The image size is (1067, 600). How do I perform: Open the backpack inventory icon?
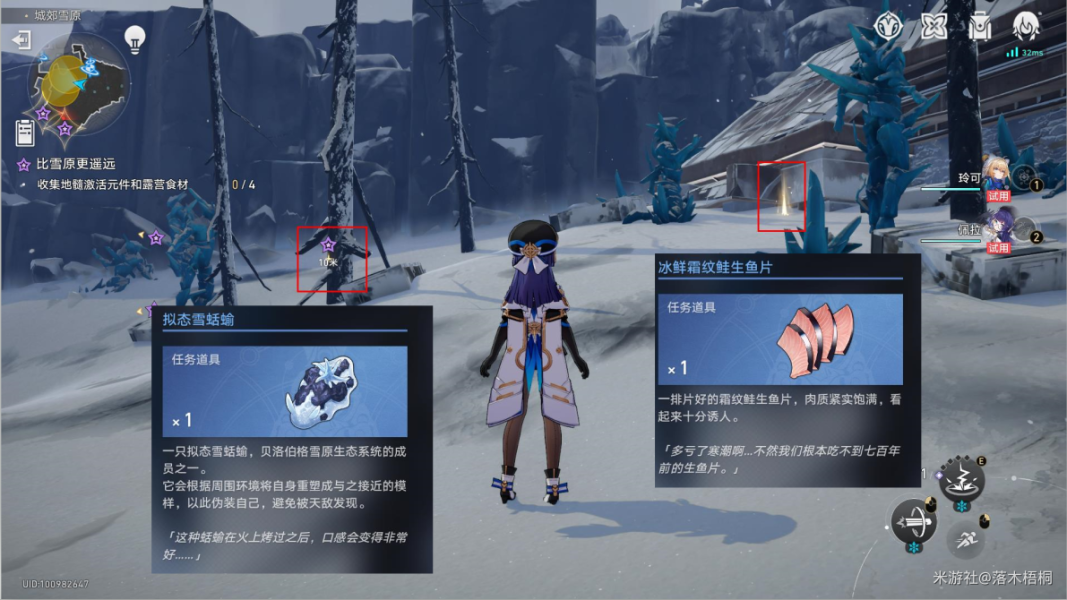click(x=980, y=27)
